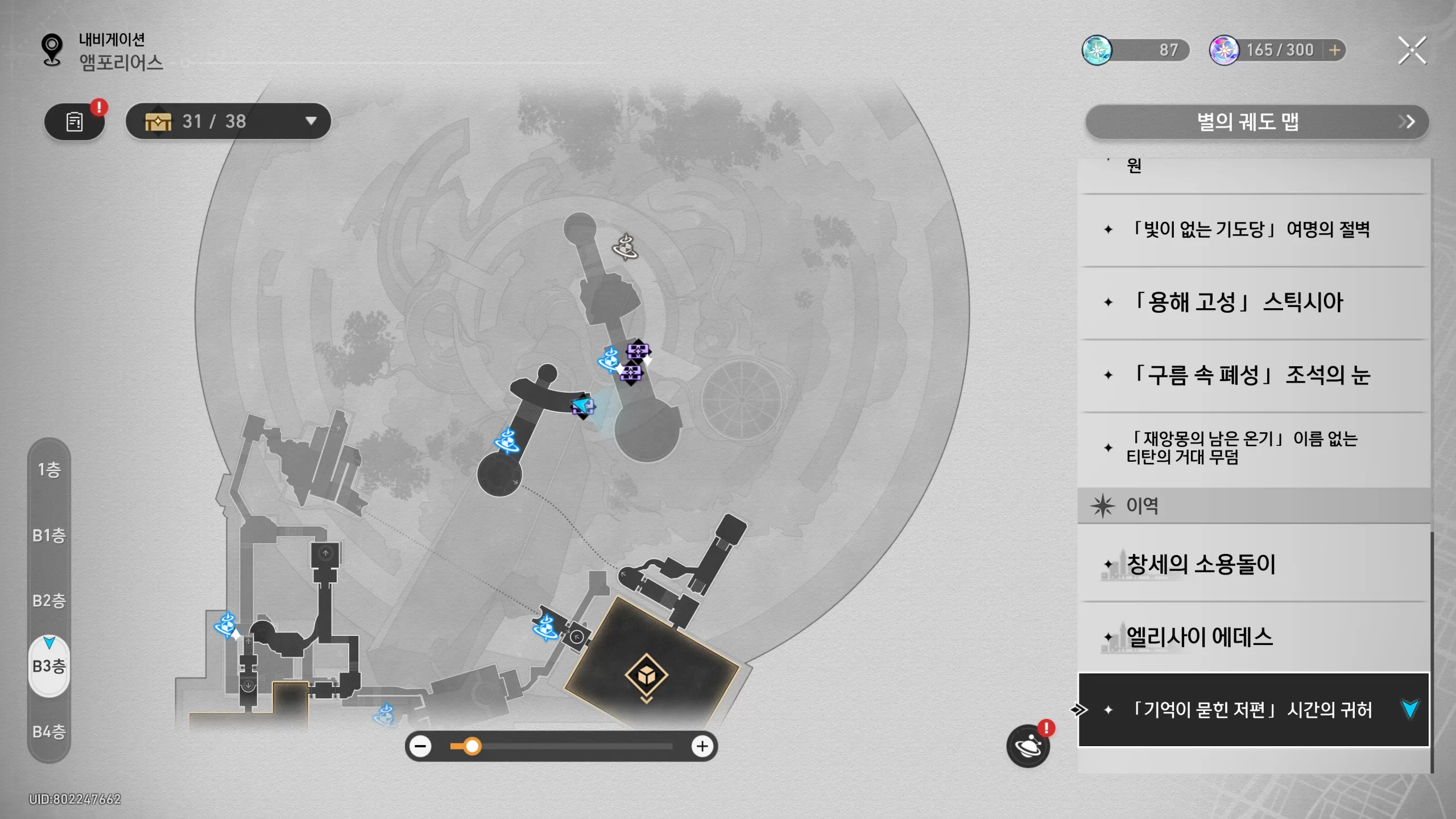Open the 별의 궤도 맵 star rail map
The width and height of the screenshot is (1456, 819).
pos(1256,122)
